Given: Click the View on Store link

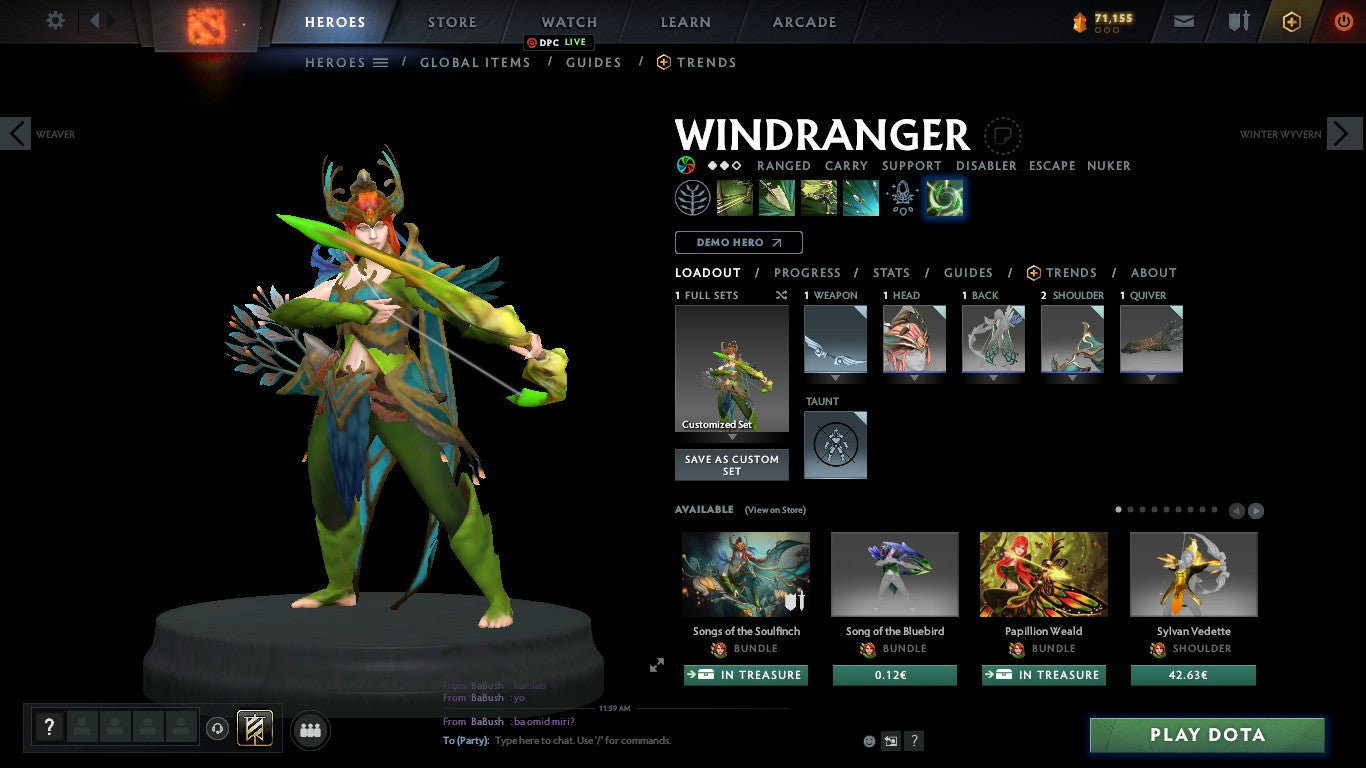Looking at the screenshot, I should click(774, 510).
